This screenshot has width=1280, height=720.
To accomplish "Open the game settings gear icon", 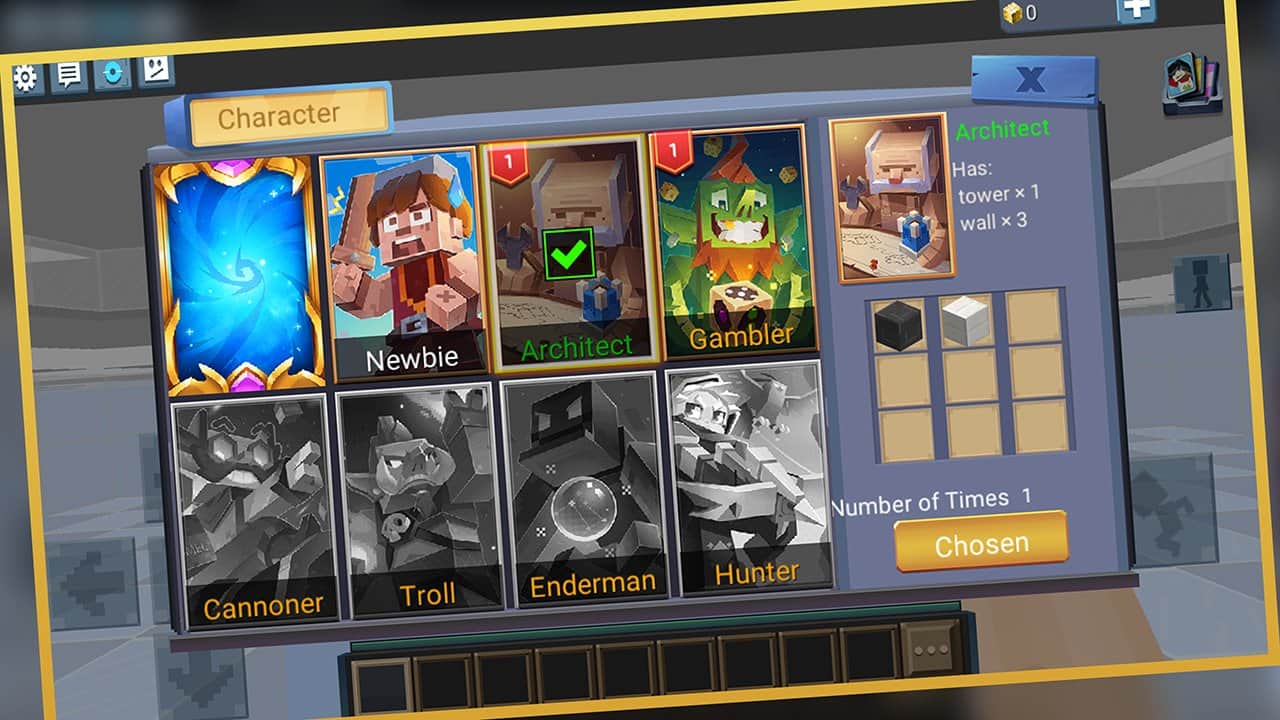I will [27, 75].
